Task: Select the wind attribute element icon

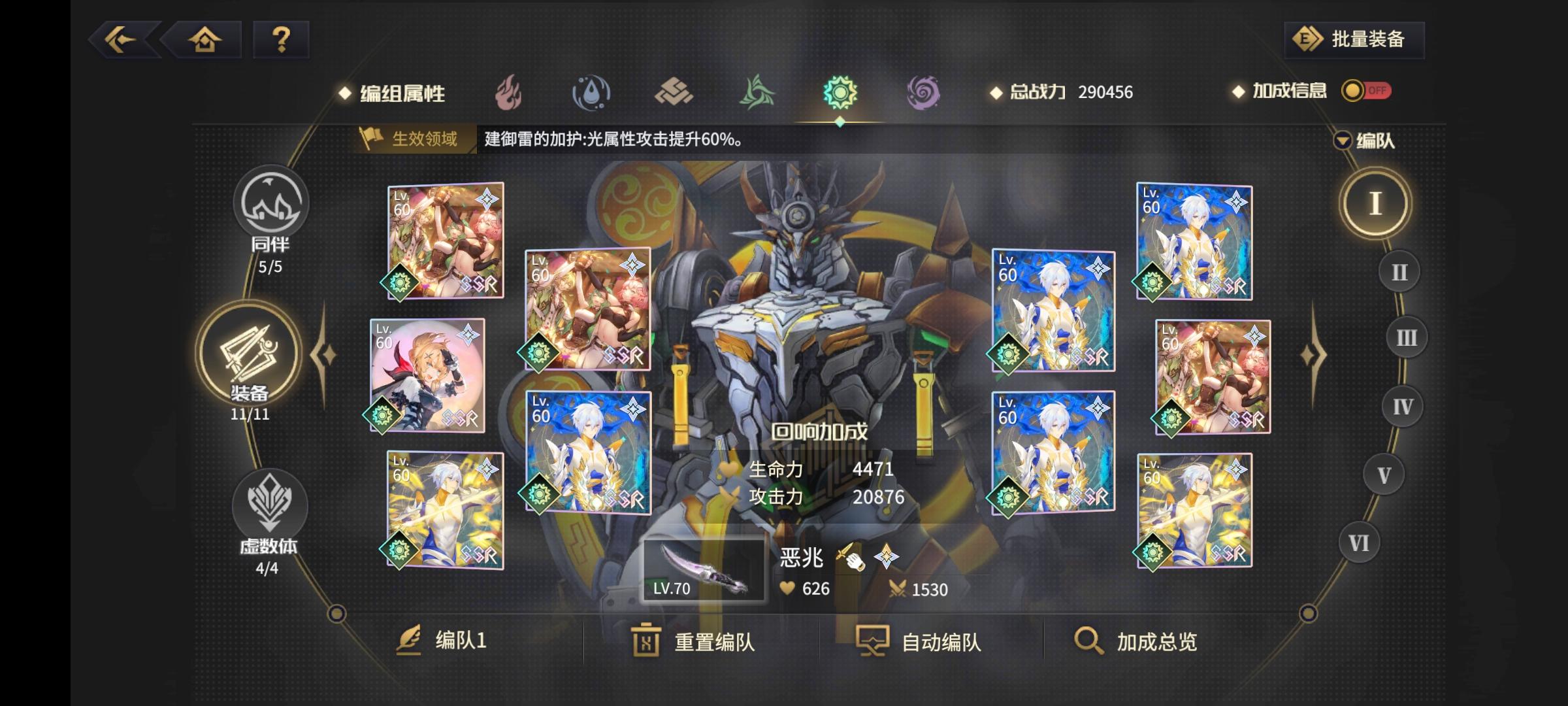Action: coord(757,93)
